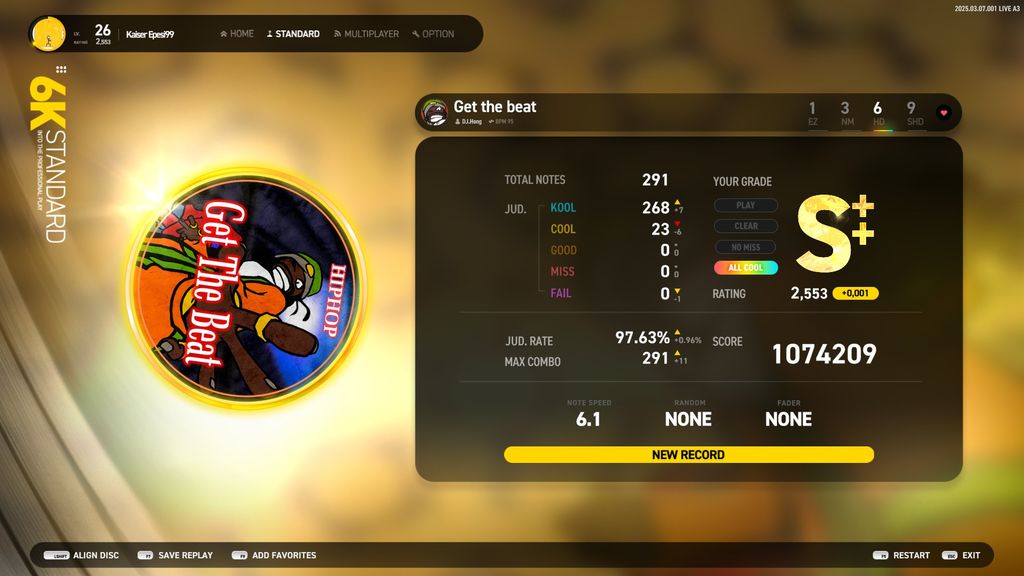
Task: Save the replay of this play
Action: tap(175, 555)
